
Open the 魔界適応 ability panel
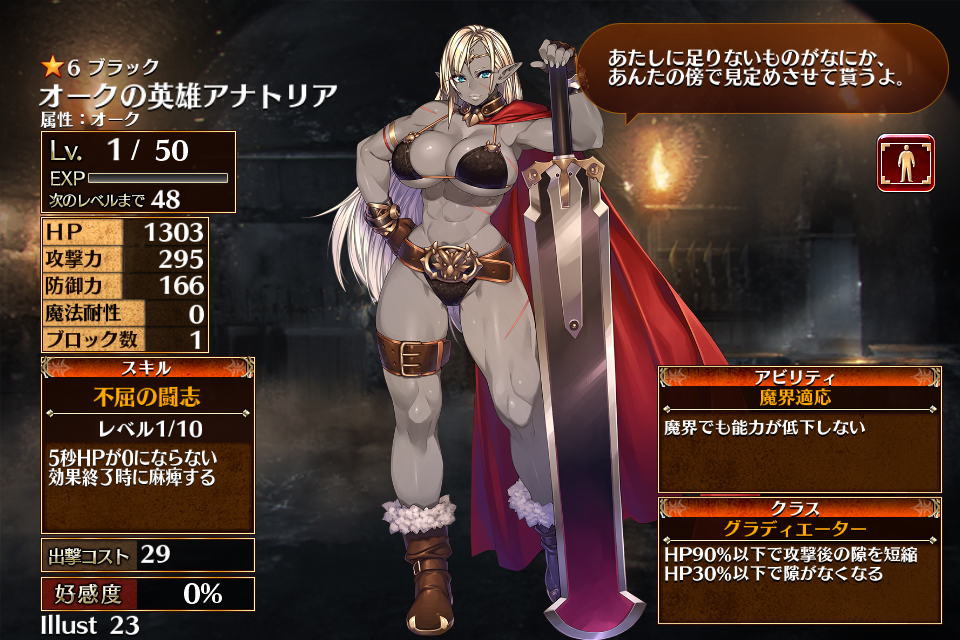coord(800,398)
